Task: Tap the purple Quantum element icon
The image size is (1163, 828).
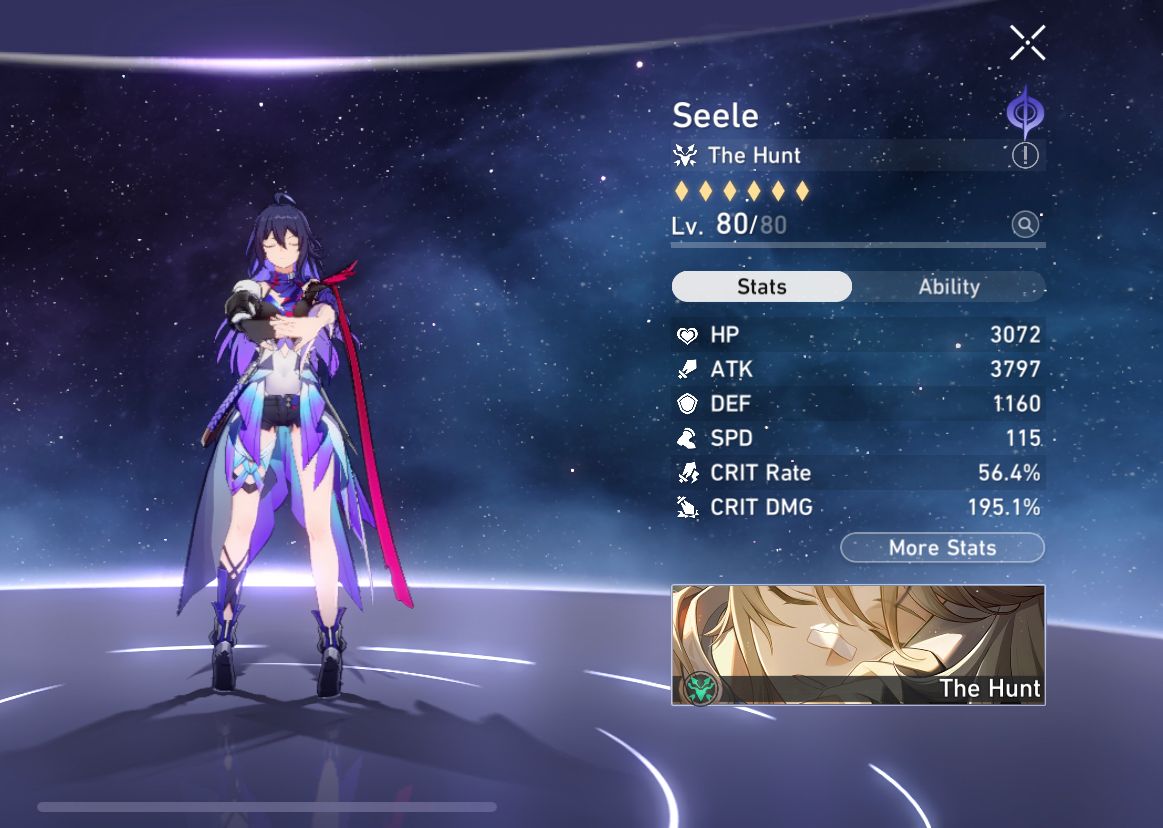Action: click(x=1024, y=113)
